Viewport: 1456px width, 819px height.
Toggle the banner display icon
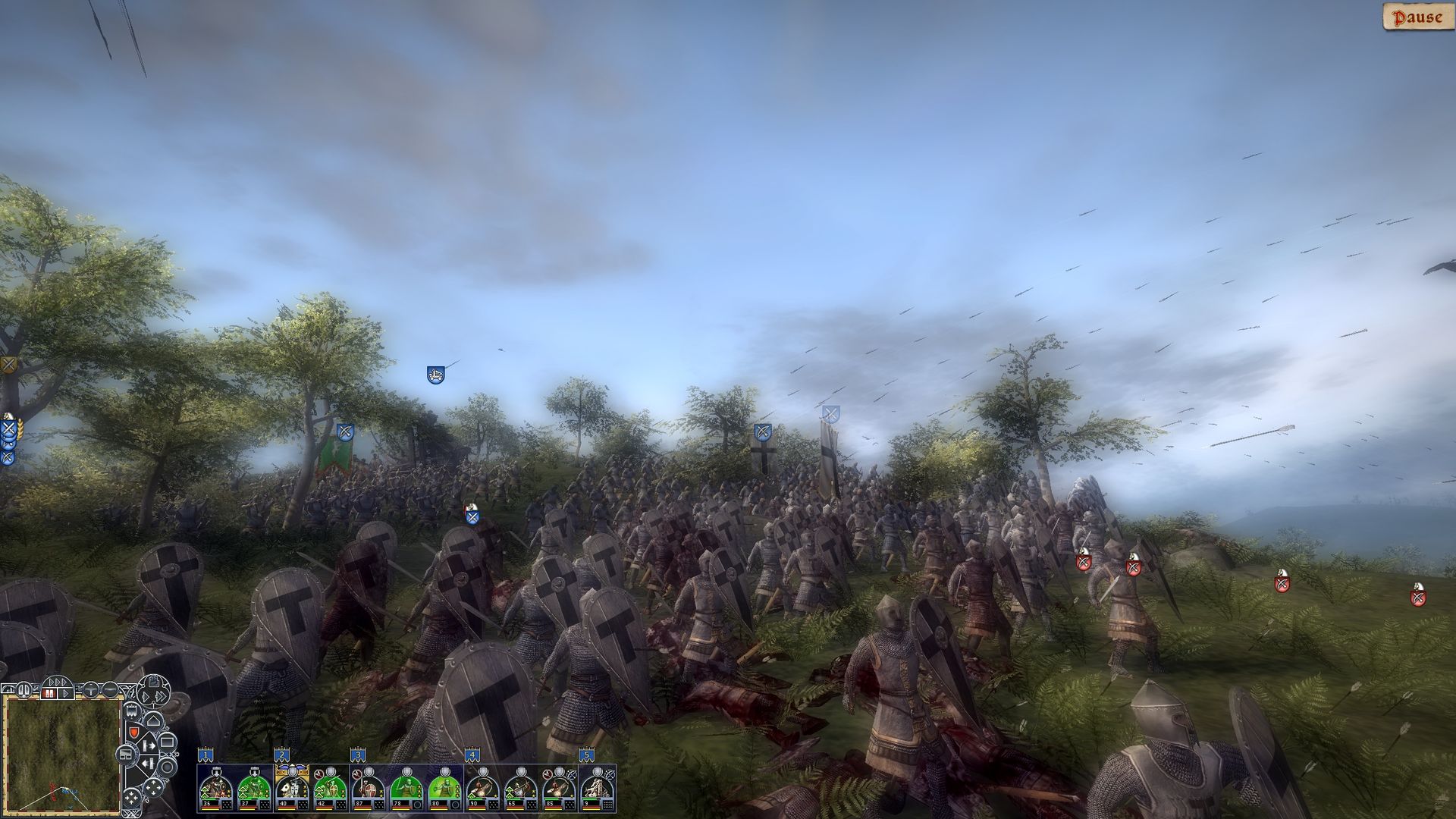point(131,710)
